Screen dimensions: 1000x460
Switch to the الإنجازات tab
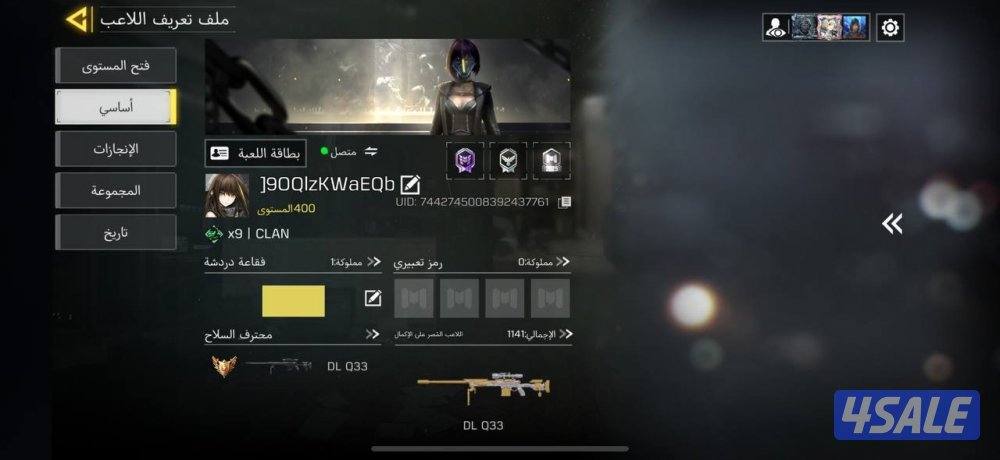click(116, 149)
